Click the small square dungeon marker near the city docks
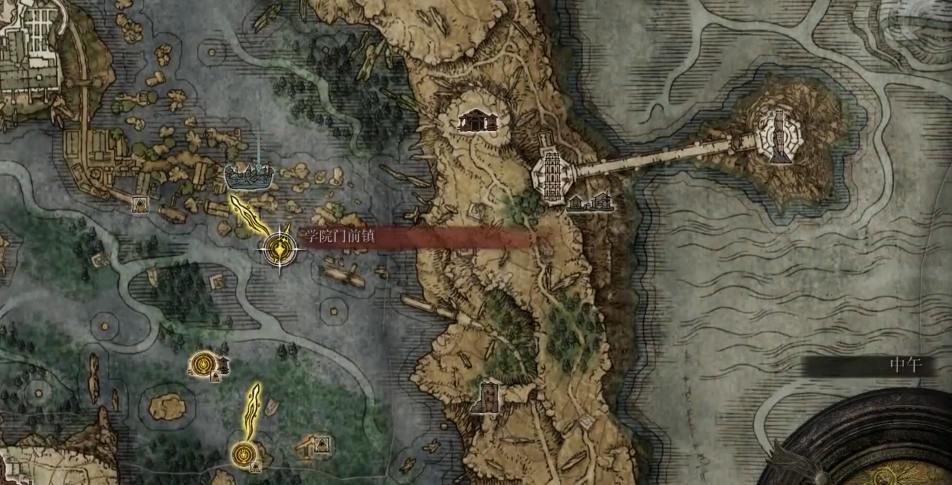The width and height of the screenshot is (952, 485). (x=141, y=205)
